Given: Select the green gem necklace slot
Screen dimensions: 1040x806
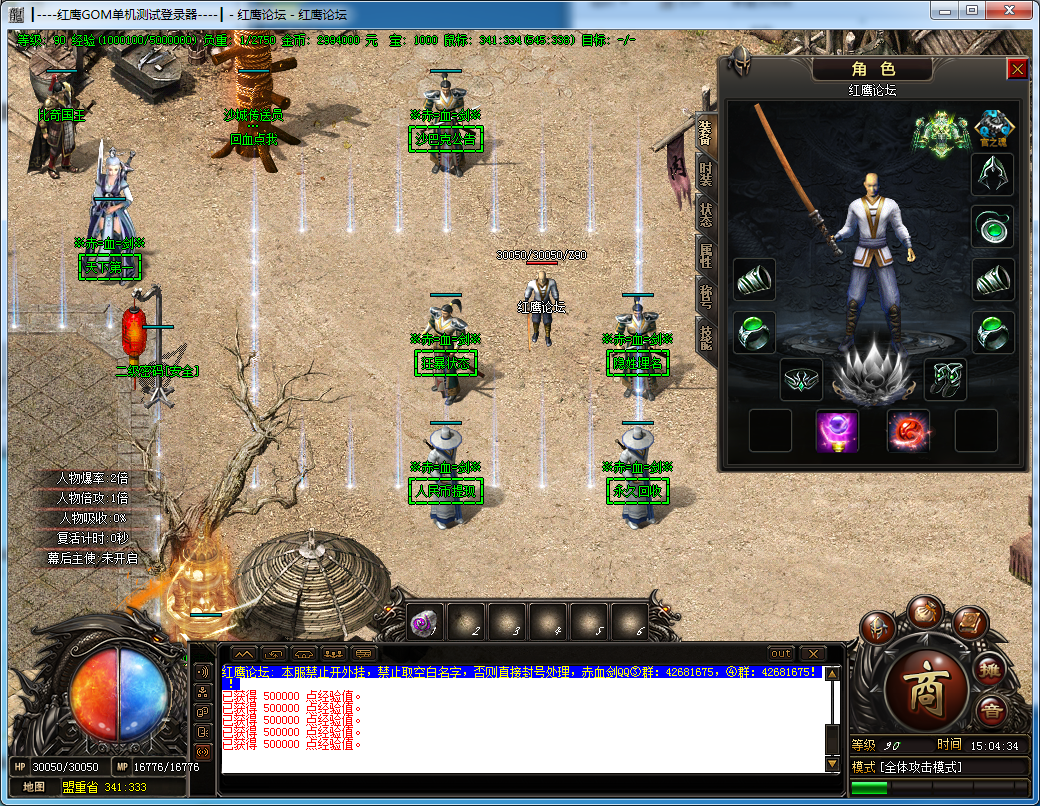Looking at the screenshot, I should pos(993,227).
